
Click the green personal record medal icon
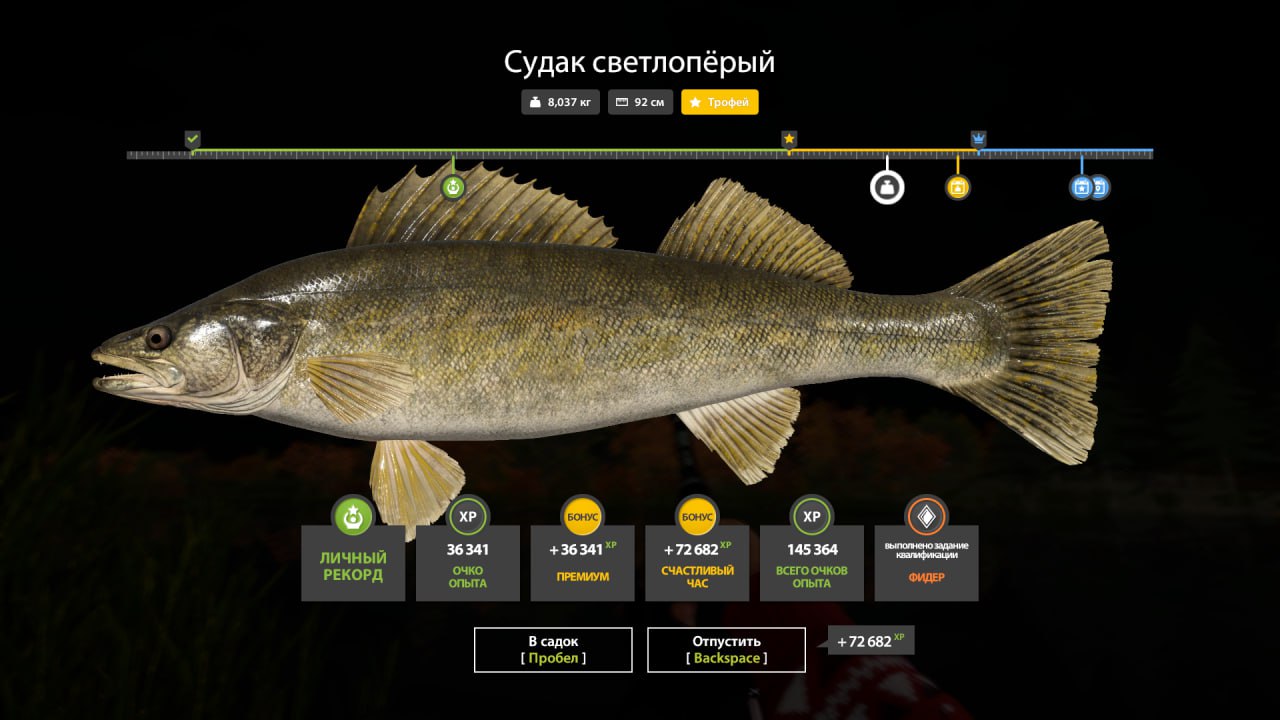coord(353,517)
